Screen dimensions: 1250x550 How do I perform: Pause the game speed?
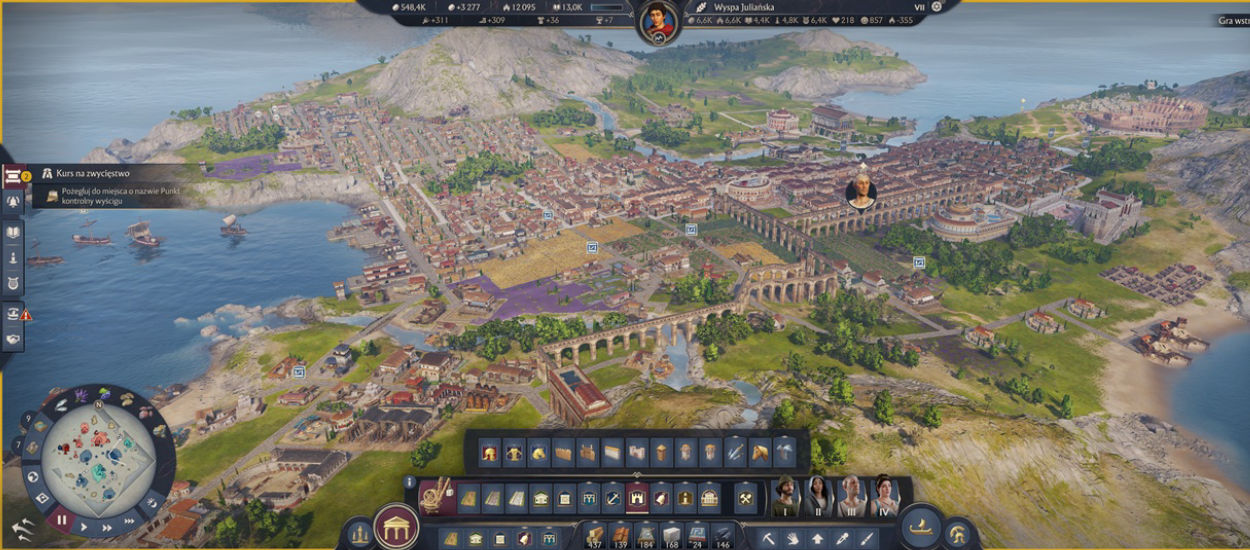coord(61,520)
